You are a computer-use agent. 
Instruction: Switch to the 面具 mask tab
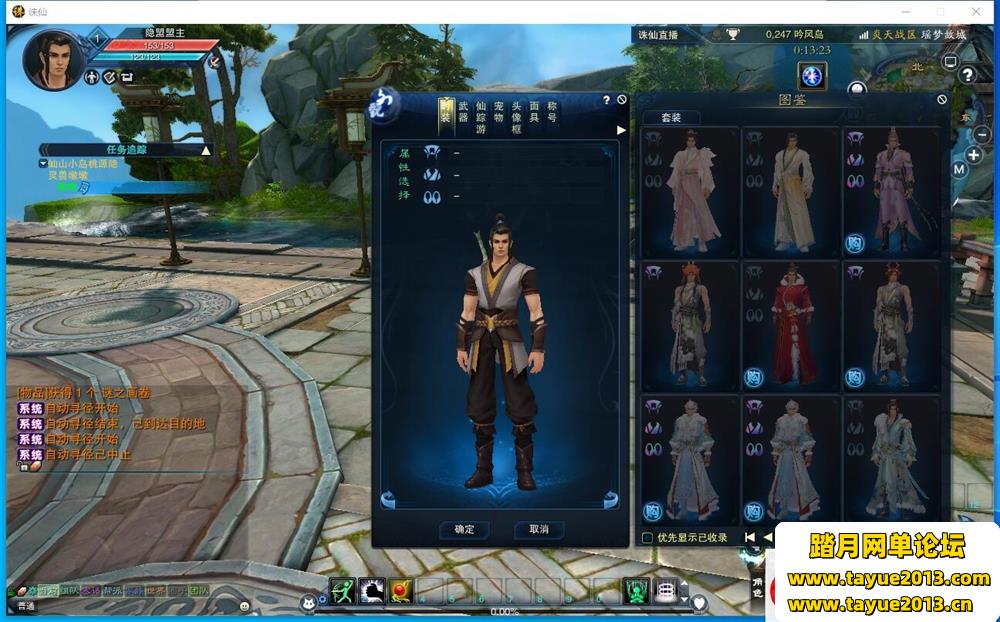pos(534,111)
